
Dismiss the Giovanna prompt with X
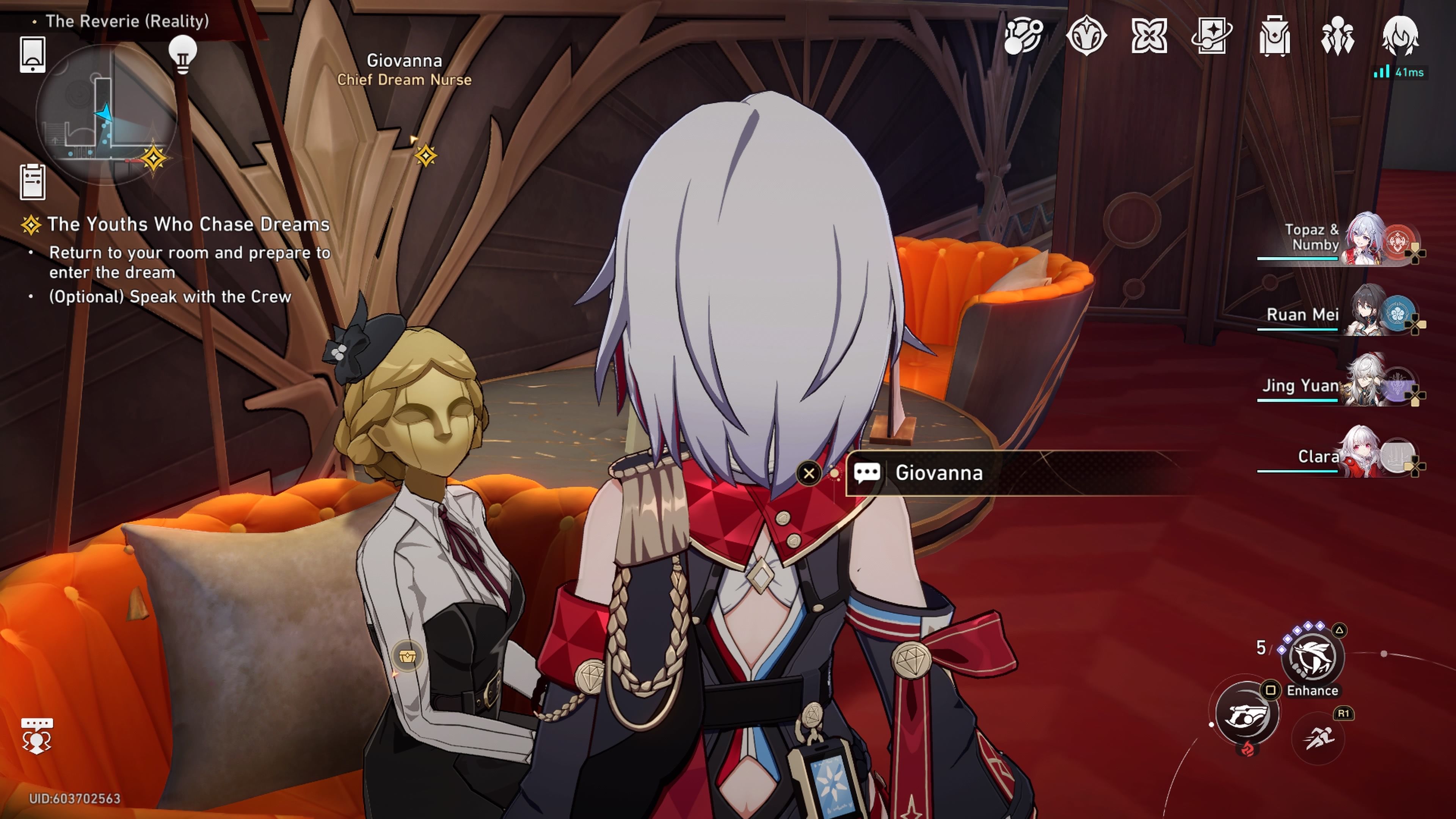[x=810, y=473]
